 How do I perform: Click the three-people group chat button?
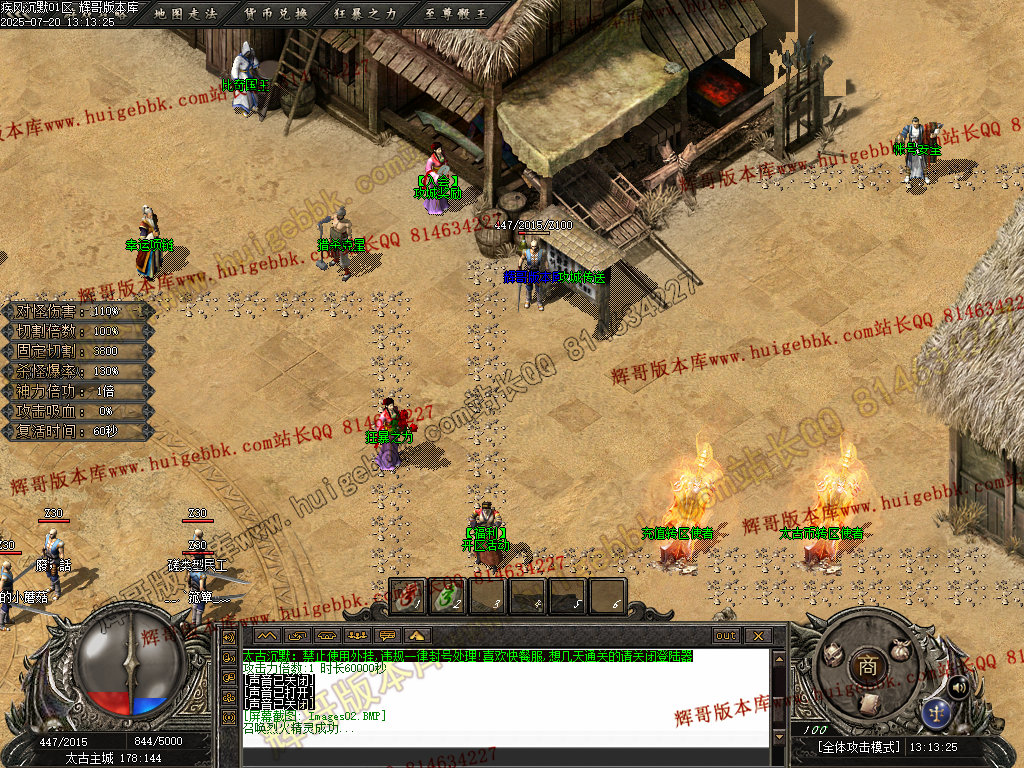357,636
